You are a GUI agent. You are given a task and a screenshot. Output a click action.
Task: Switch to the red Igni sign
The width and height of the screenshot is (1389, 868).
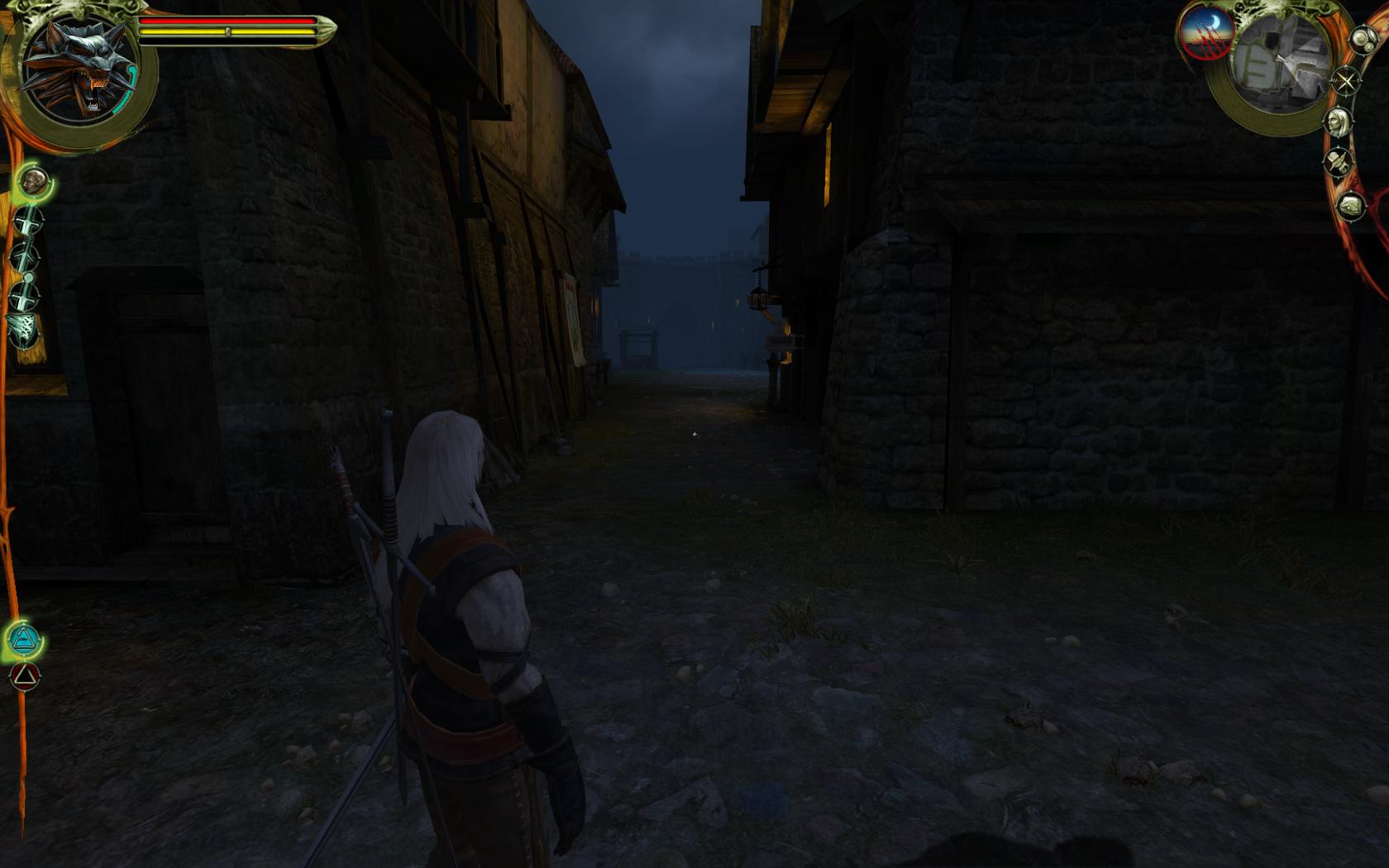pyautogui.click(x=24, y=677)
